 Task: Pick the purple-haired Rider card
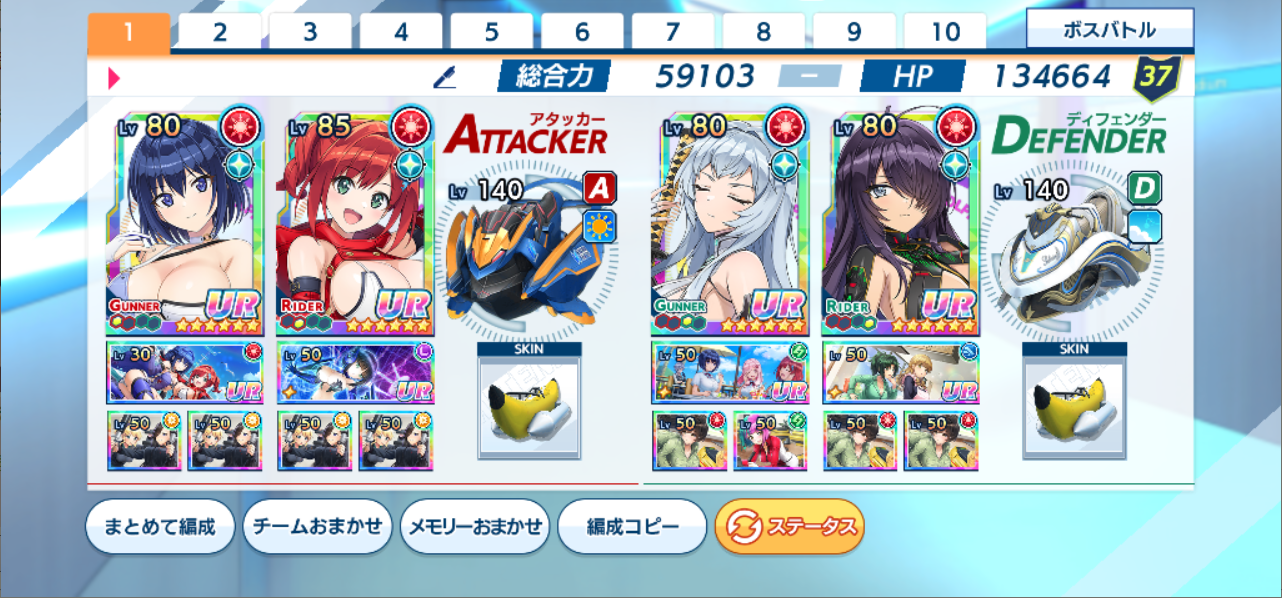[900, 222]
